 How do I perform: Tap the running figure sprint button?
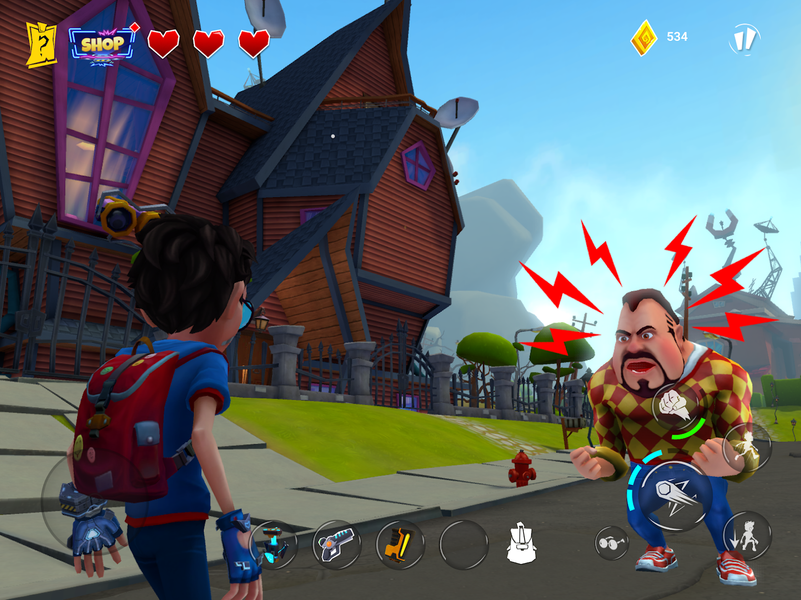tap(746, 447)
